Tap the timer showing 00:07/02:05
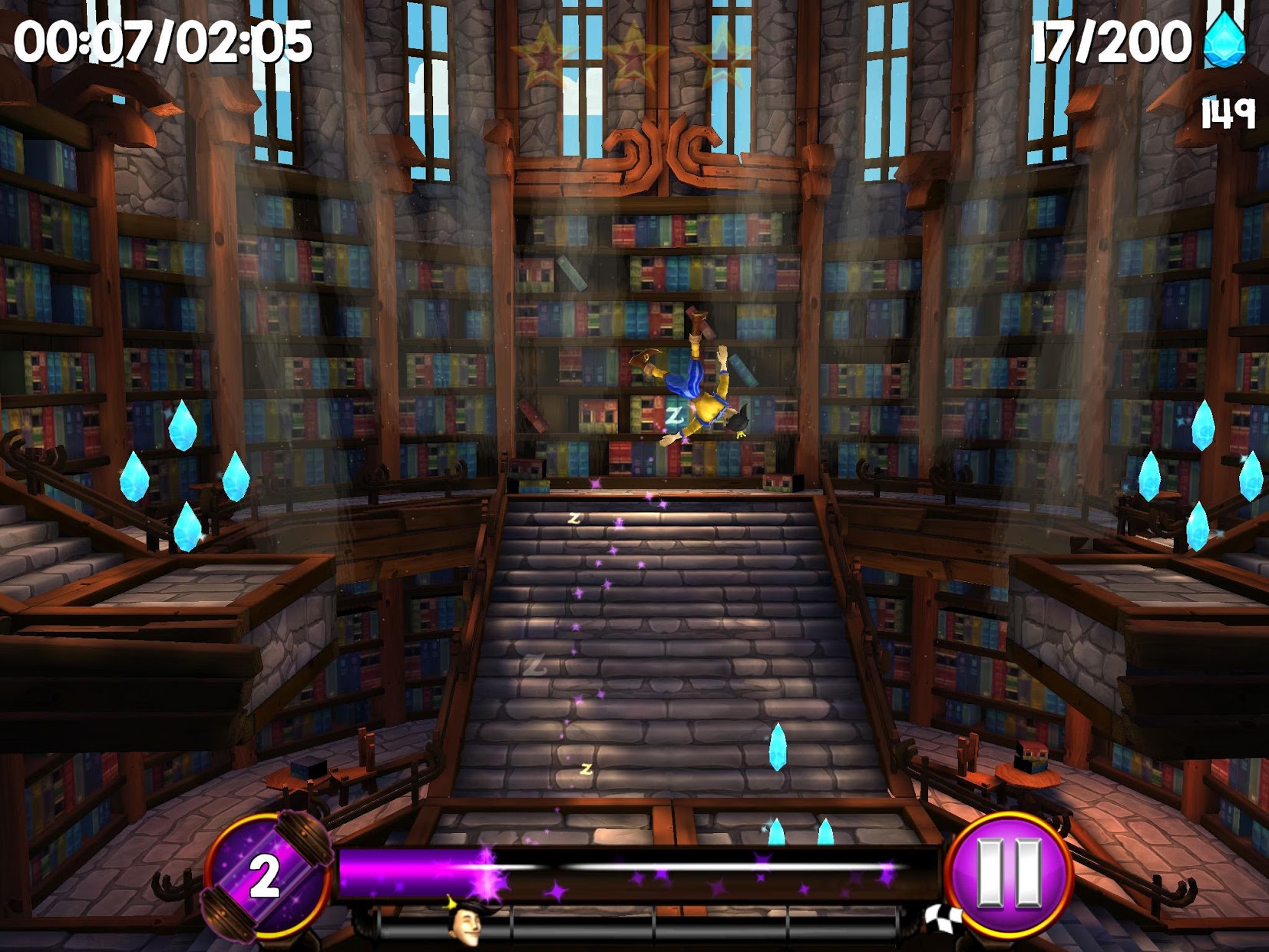This screenshot has width=1269, height=952. pyautogui.click(x=161, y=42)
